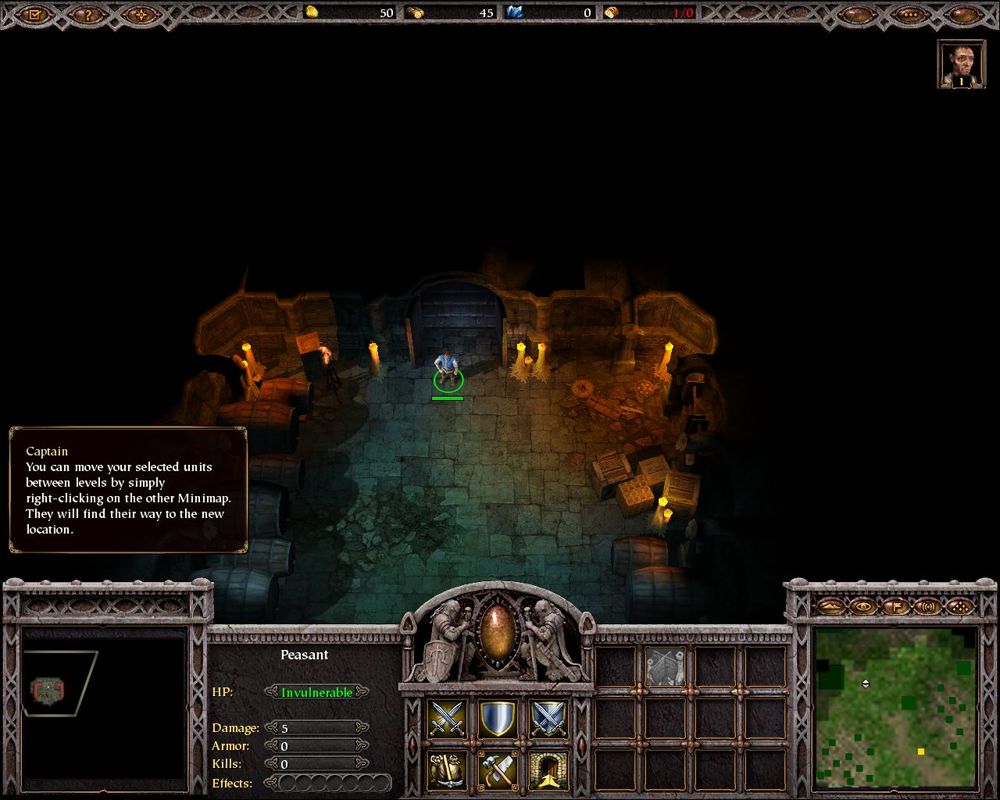The height and width of the screenshot is (800, 1000).
Task: Activate the miner with pickaxe command
Action: [447, 768]
